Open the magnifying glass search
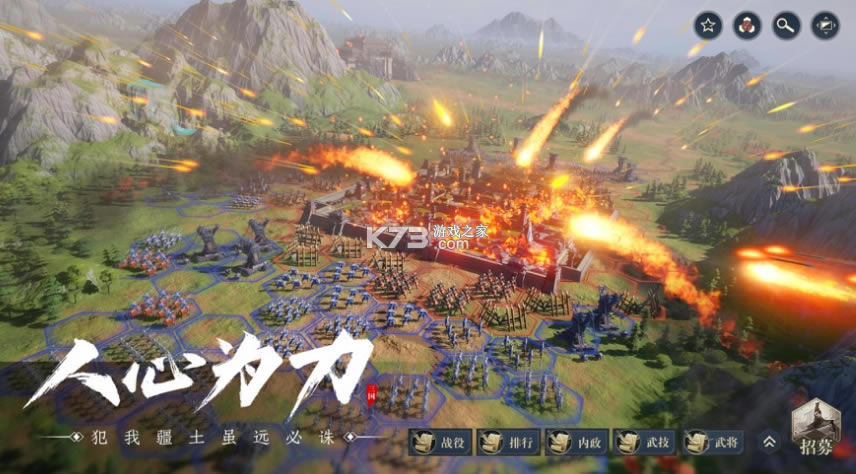The height and width of the screenshot is (474, 856). [x=784, y=24]
